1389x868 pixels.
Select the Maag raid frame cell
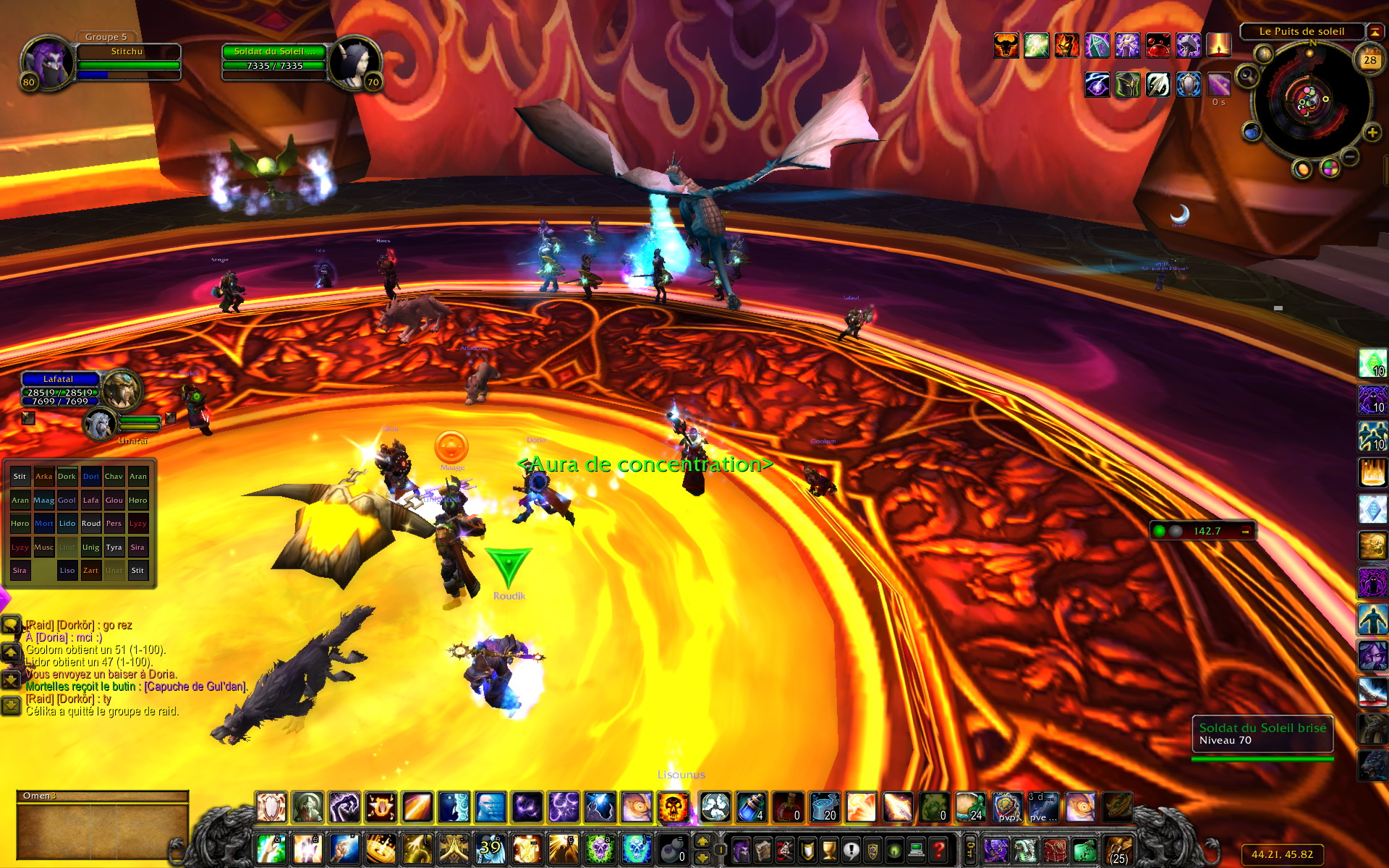click(43, 500)
